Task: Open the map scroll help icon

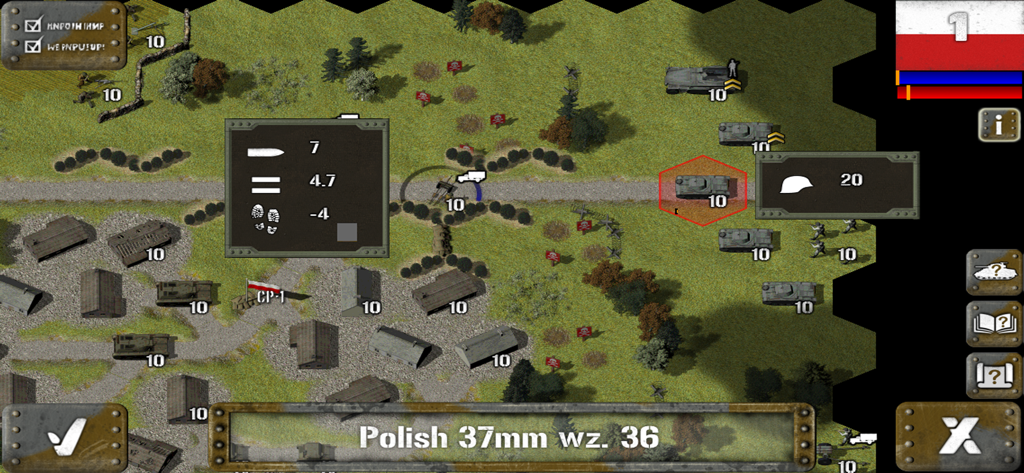Action: tap(993, 375)
